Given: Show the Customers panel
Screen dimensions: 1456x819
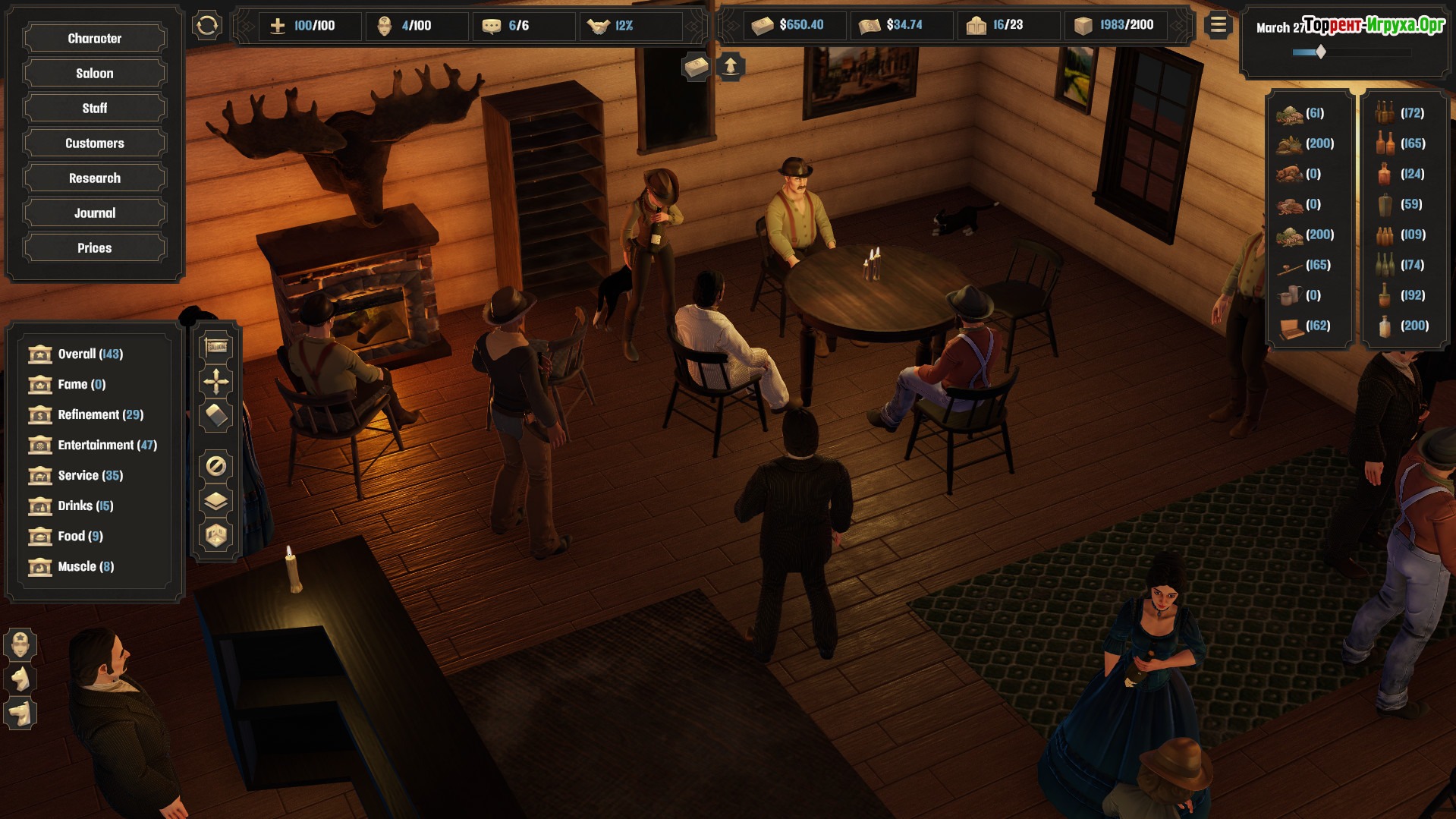Looking at the screenshot, I should (94, 143).
